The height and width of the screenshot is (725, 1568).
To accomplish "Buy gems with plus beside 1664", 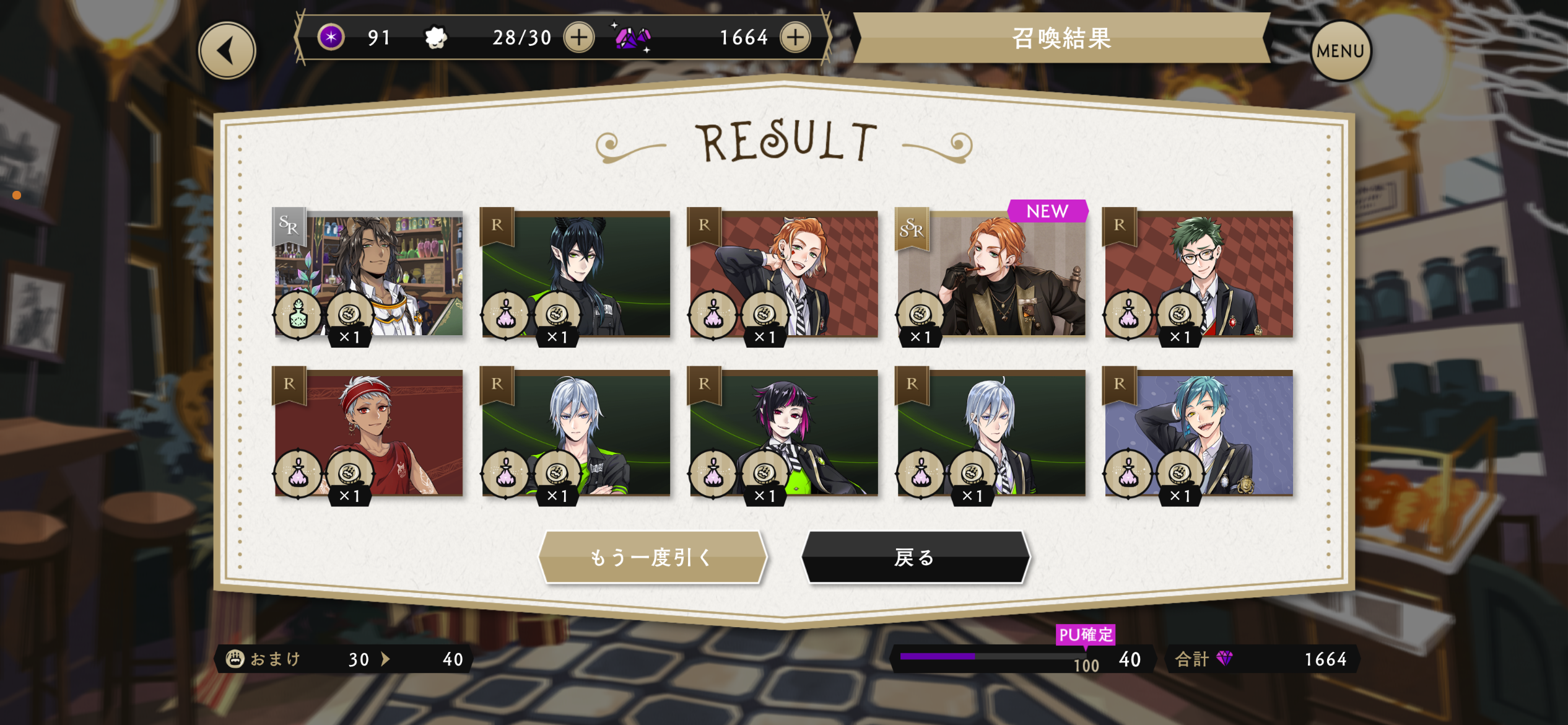I will [795, 38].
